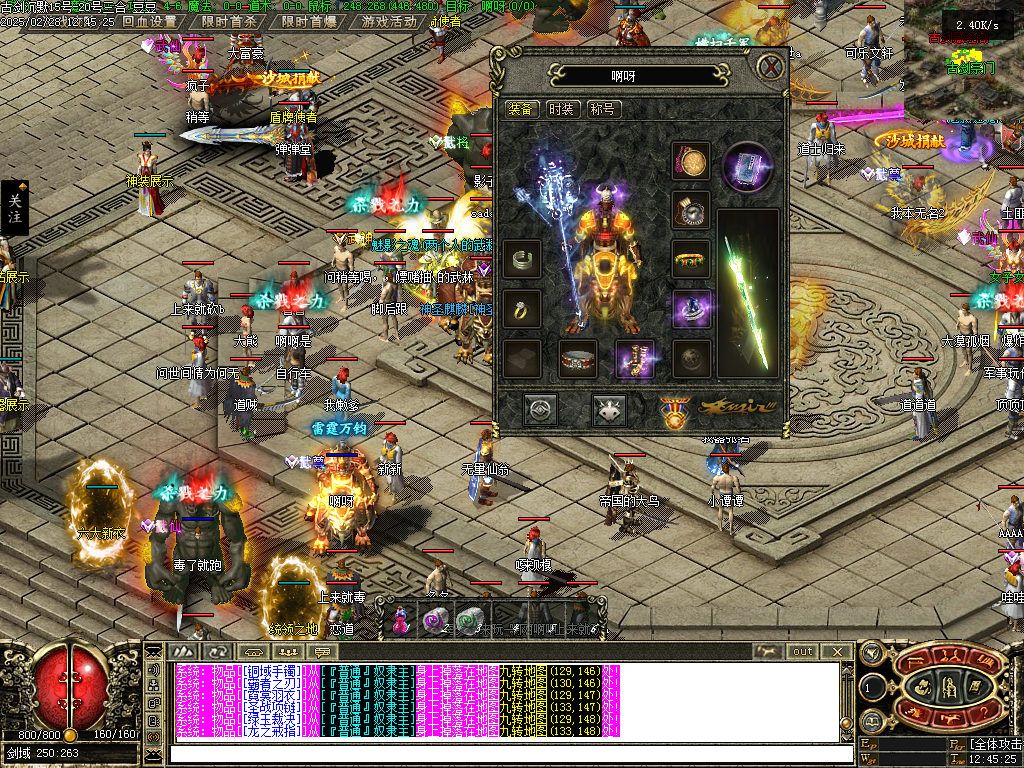Open the 限时首杀 panel
The width and height of the screenshot is (1024, 768).
(x=228, y=21)
